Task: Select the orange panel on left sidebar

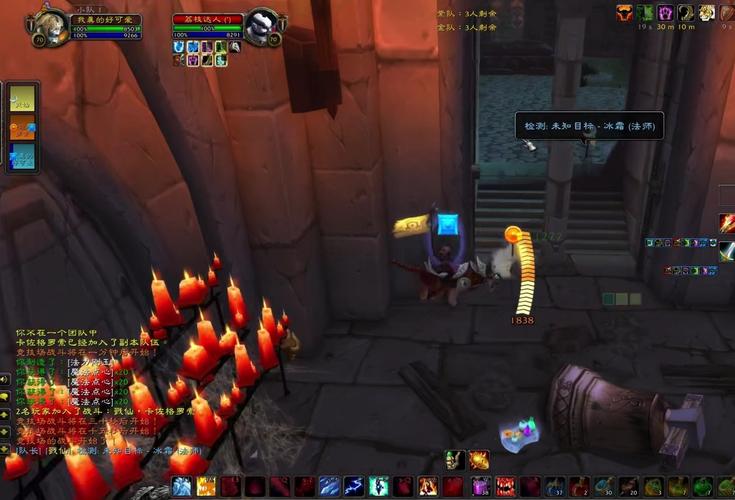Action: 22,127
